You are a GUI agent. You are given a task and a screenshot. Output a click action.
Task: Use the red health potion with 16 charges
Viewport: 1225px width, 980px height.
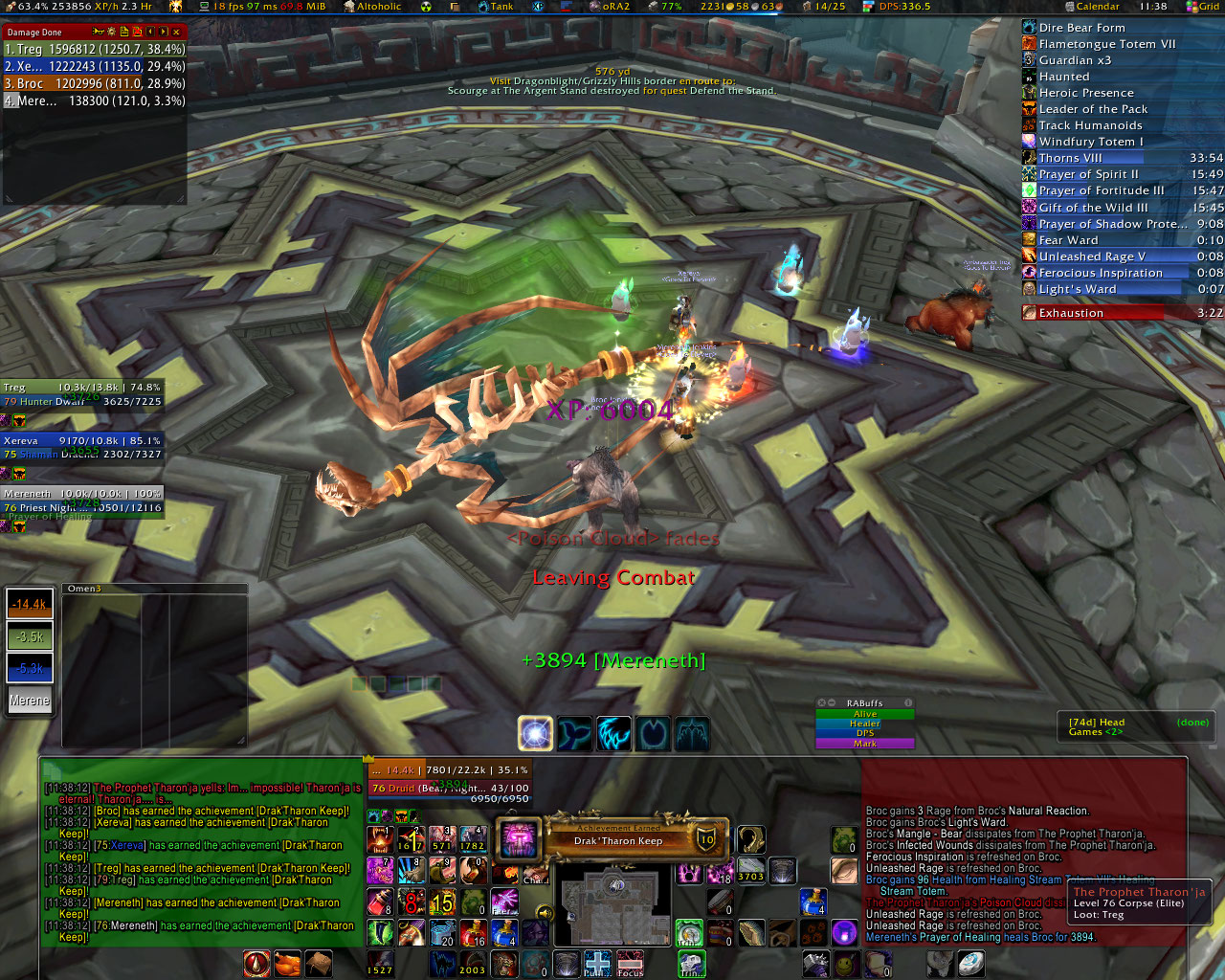pos(474,933)
